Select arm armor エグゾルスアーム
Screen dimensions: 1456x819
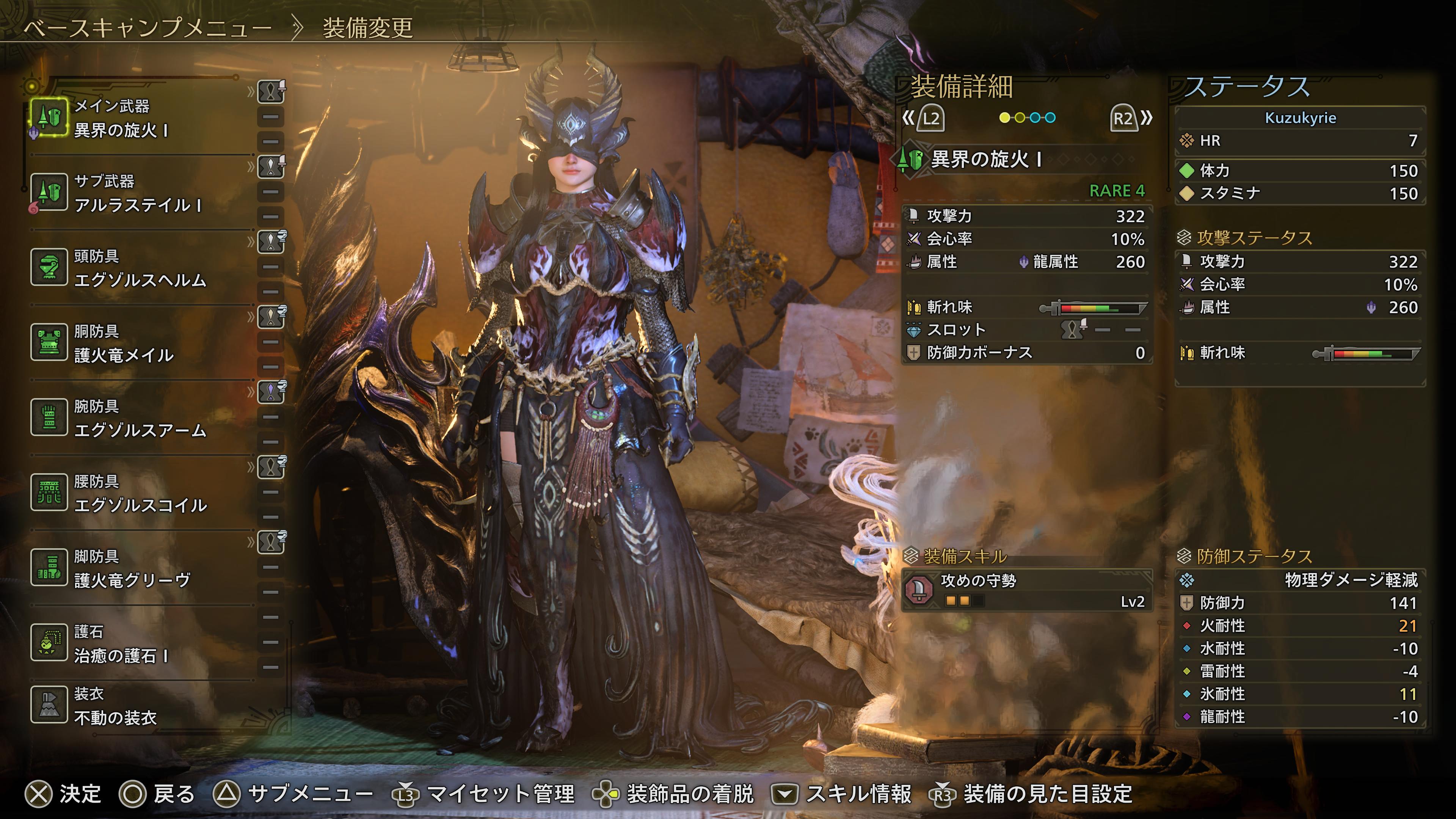140,418
